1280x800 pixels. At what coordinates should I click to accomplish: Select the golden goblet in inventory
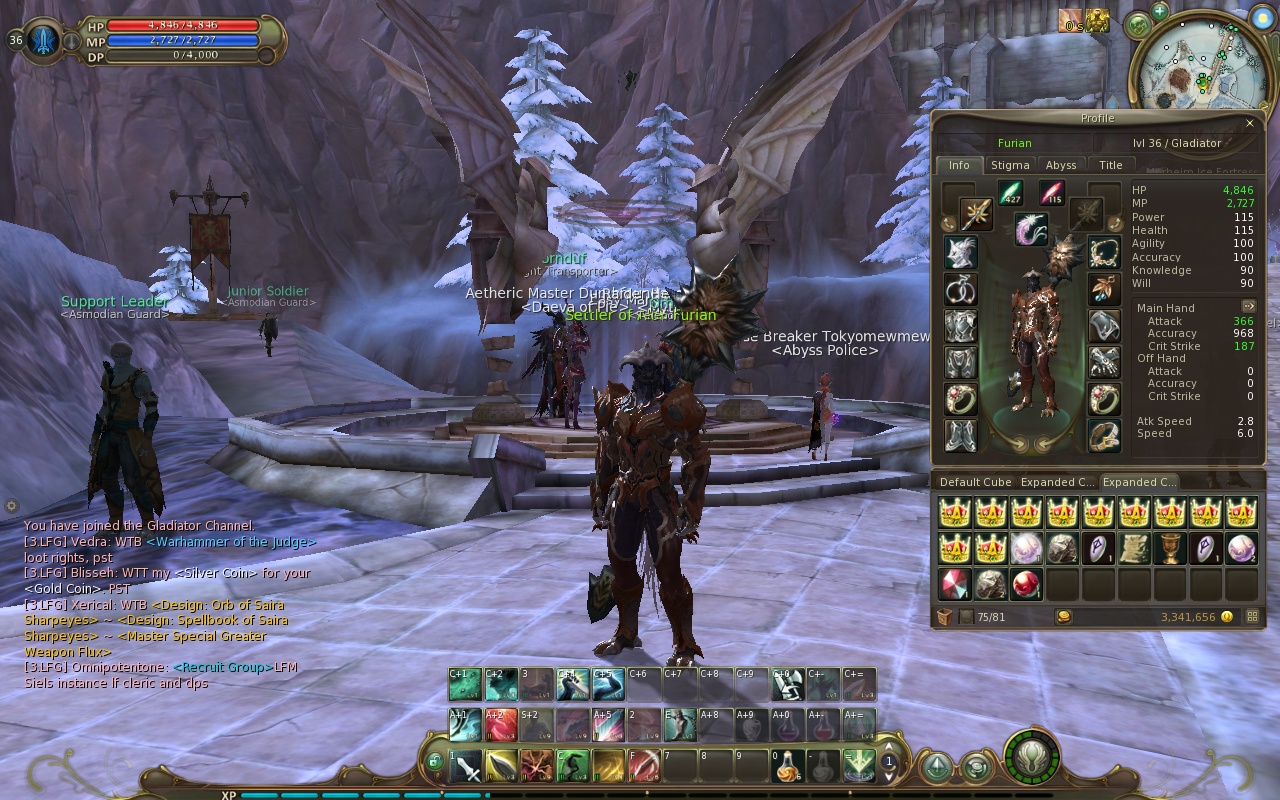click(x=1169, y=548)
